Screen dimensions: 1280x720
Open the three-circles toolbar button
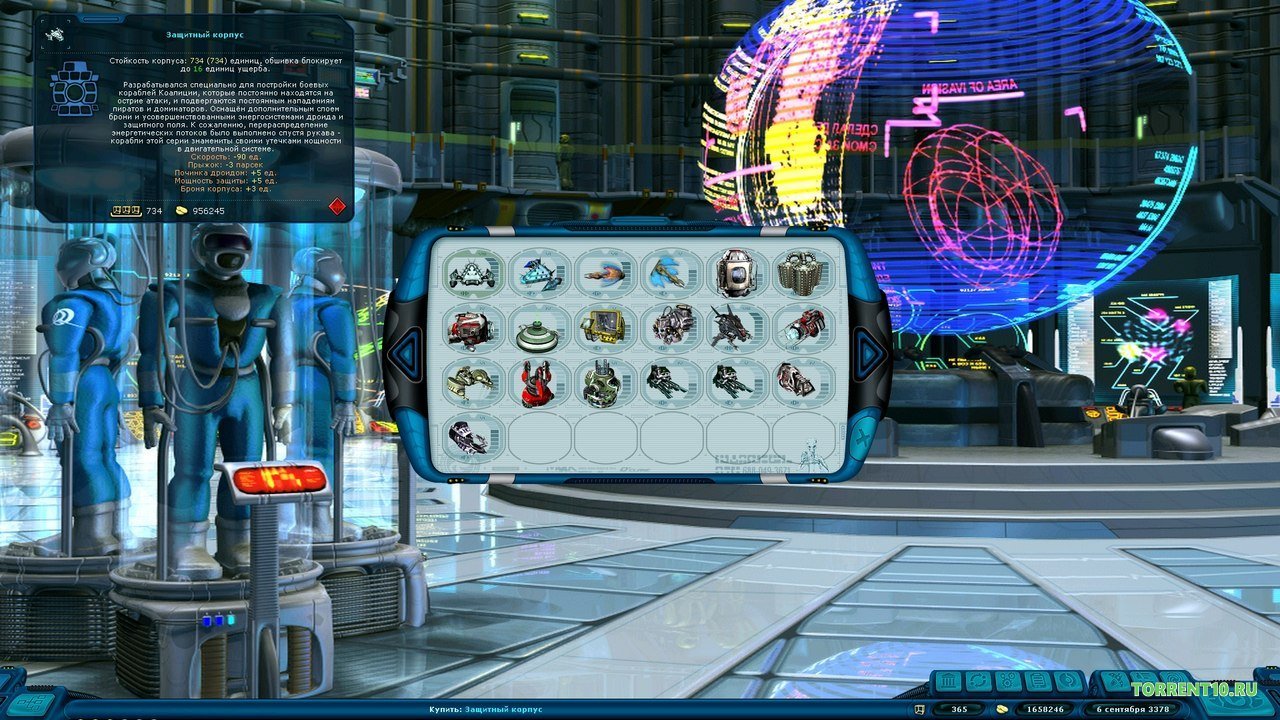(x=1006, y=682)
